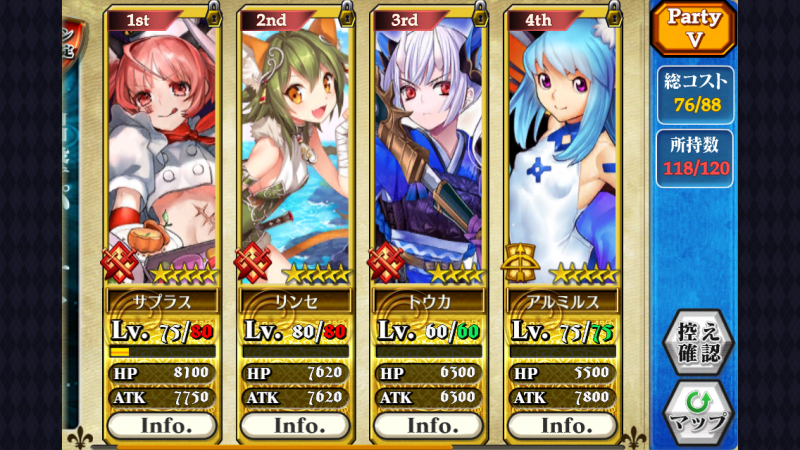Choose the 2nd slot green-haired fox girl card
The width and height of the screenshot is (800, 450).
click(x=295, y=150)
